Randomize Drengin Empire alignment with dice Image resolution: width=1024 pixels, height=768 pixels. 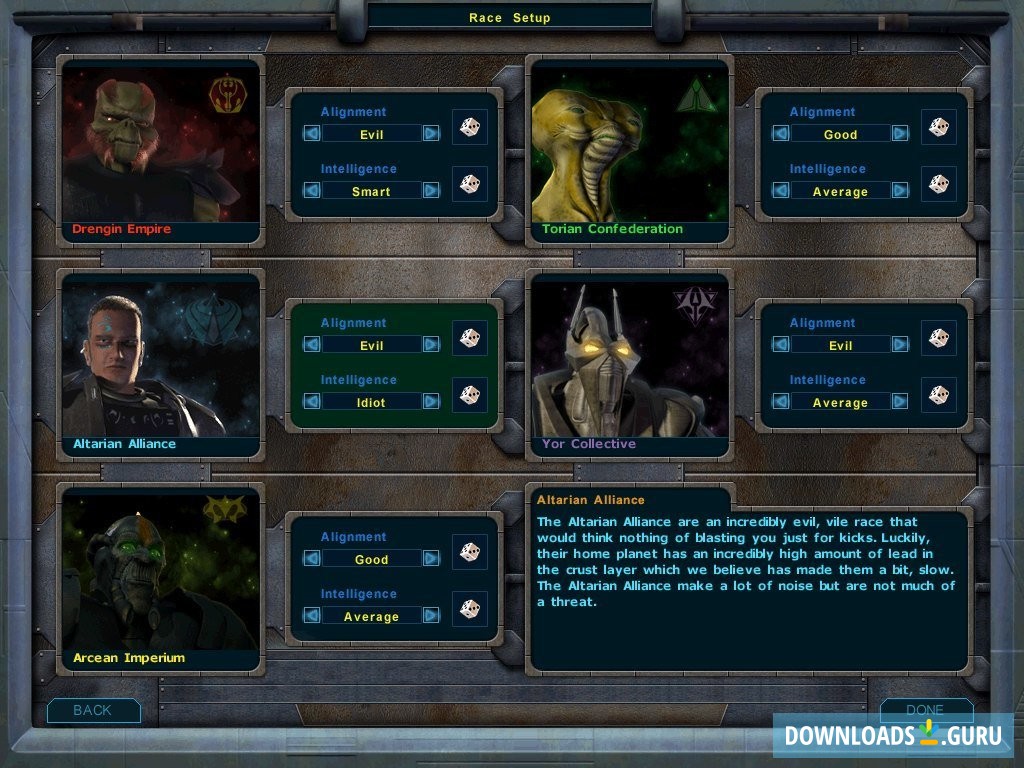click(470, 127)
